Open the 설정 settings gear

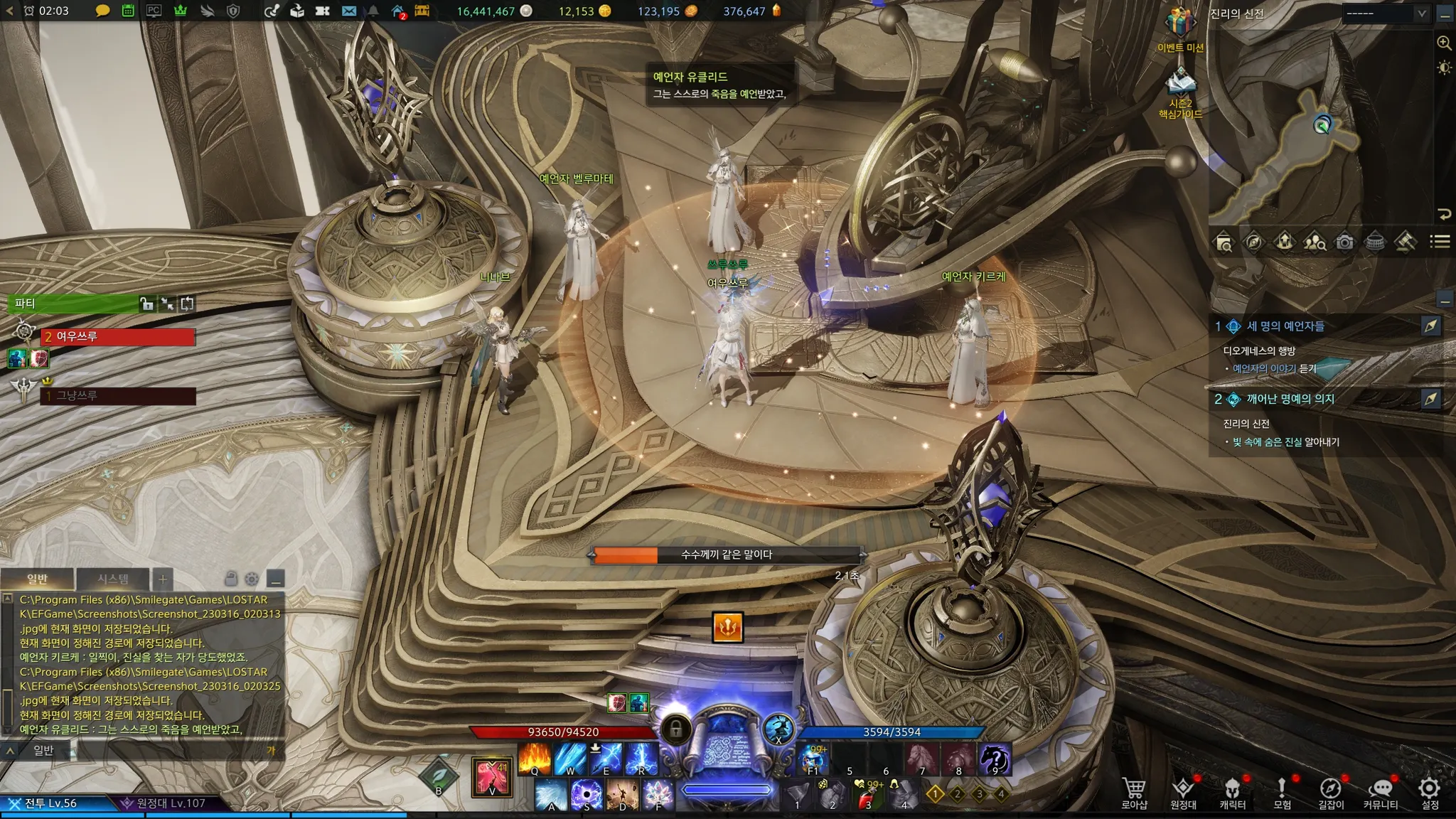[1429, 791]
